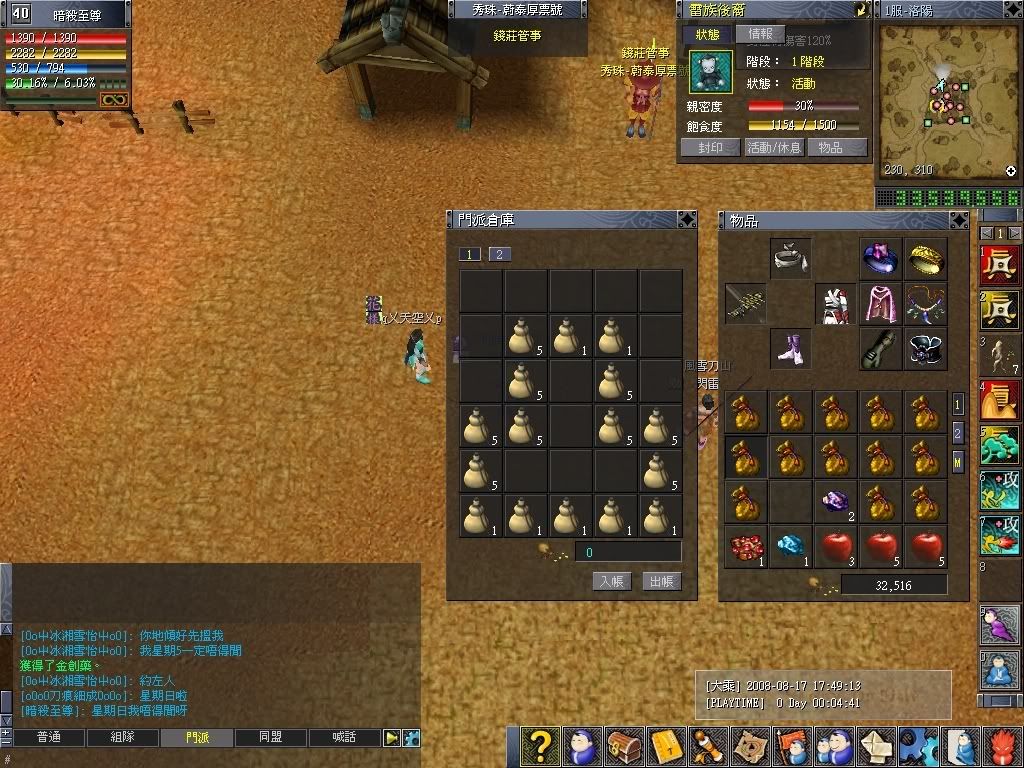Close the 物品 inventory window

point(959,220)
